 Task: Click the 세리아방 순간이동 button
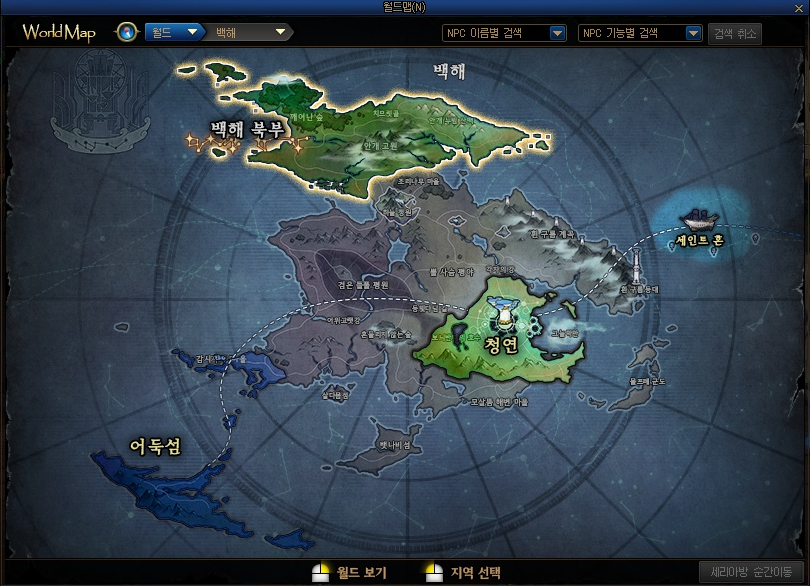pos(751,572)
